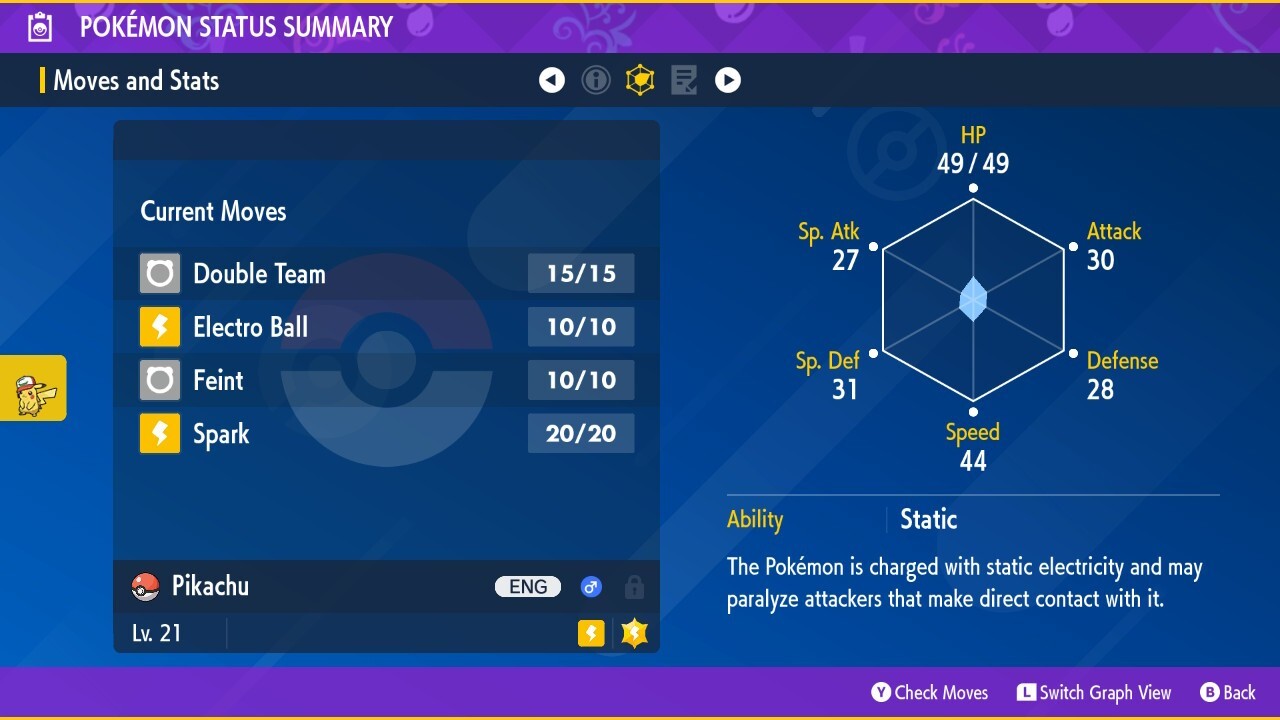Viewport: 1280px width, 720px height.
Task: Go Back from the summary screen
Action: pos(1227,692)
